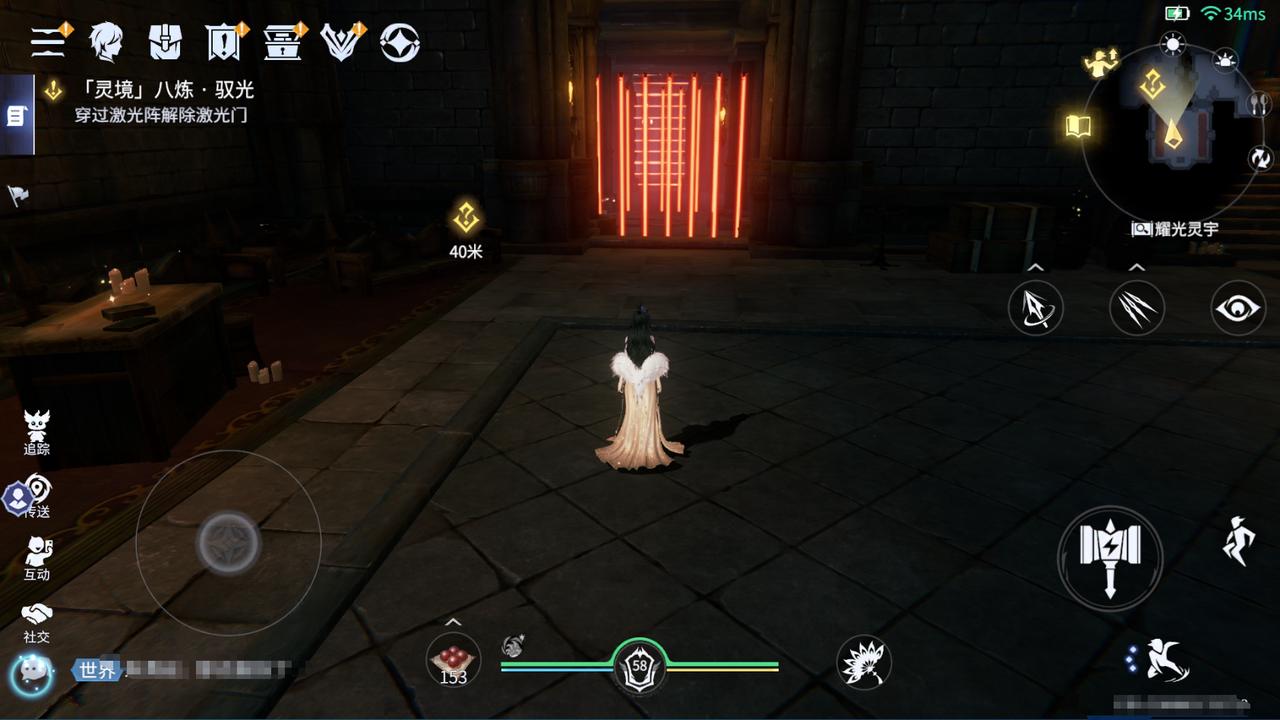1280x720 pixels.
Task: Open the banner quest icon
Action: [x=223, y=42]
